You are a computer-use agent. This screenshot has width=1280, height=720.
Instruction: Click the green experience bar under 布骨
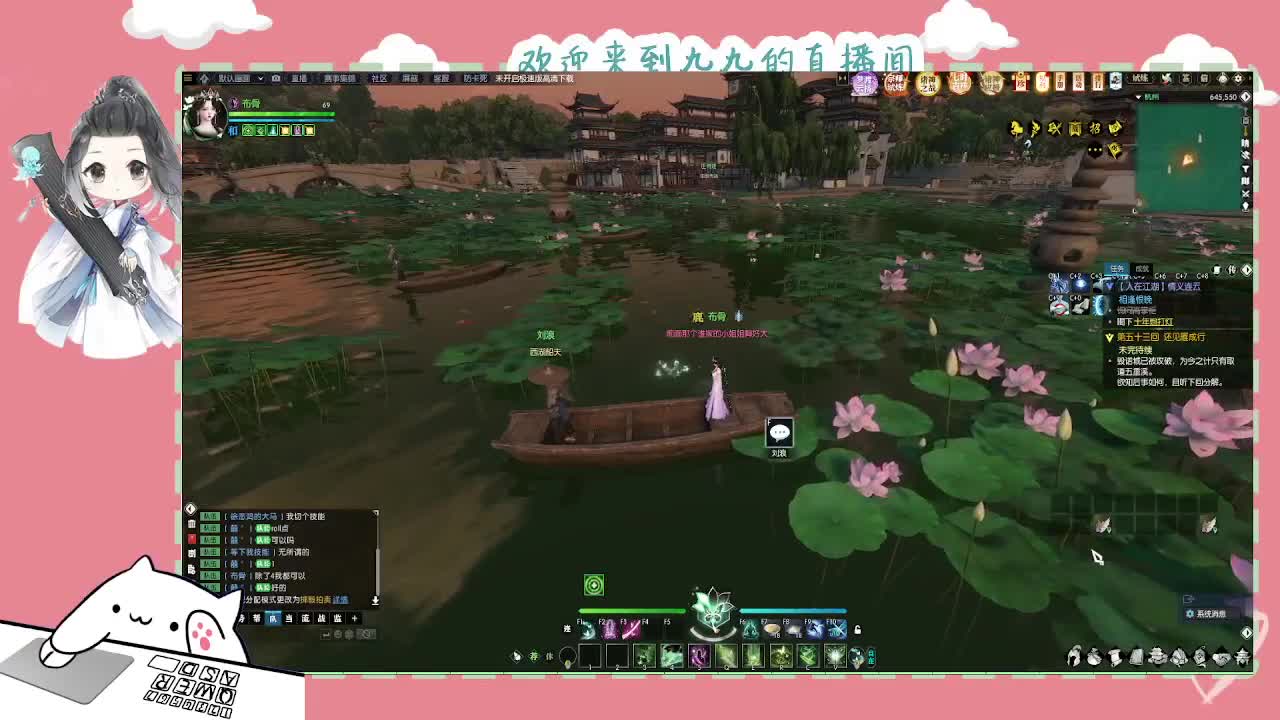pyautogui.click(x=280, y=115)
